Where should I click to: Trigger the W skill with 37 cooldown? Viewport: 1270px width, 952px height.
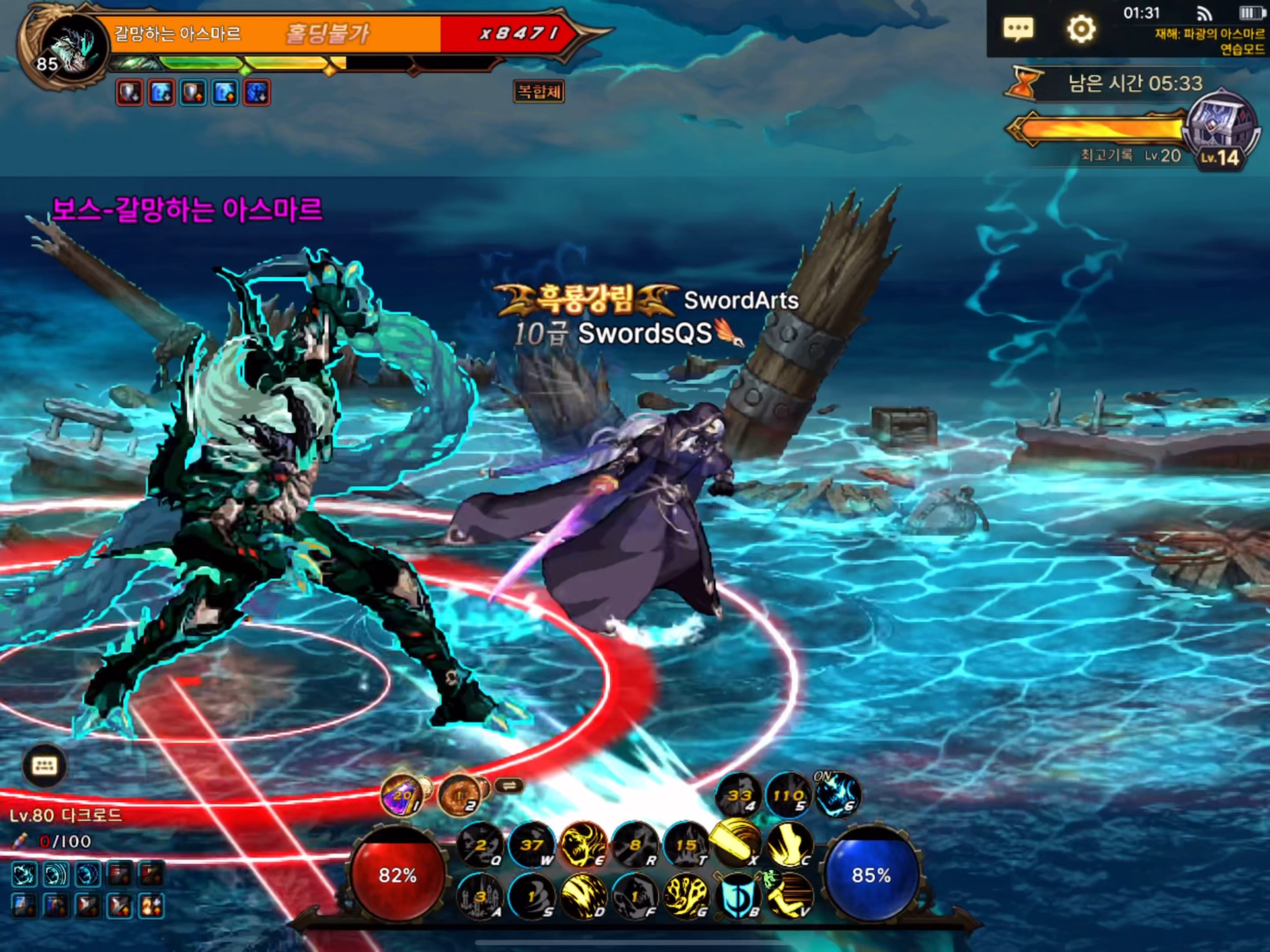click(x=532, y=845)
